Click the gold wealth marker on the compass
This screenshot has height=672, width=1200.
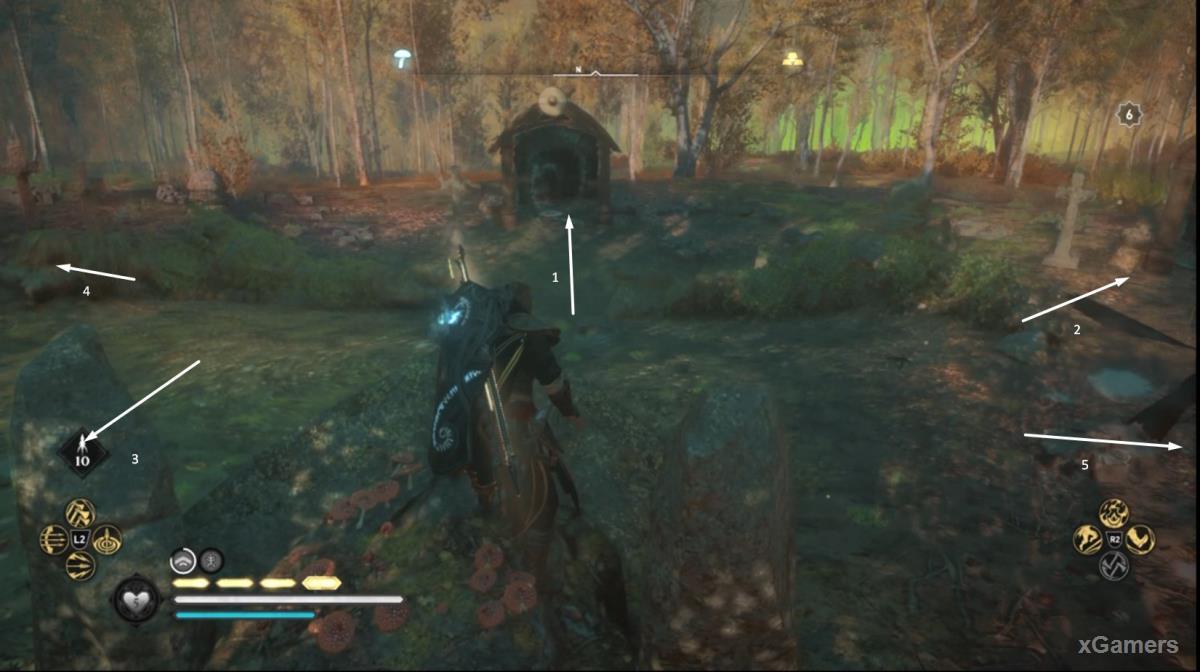point(793,58)
